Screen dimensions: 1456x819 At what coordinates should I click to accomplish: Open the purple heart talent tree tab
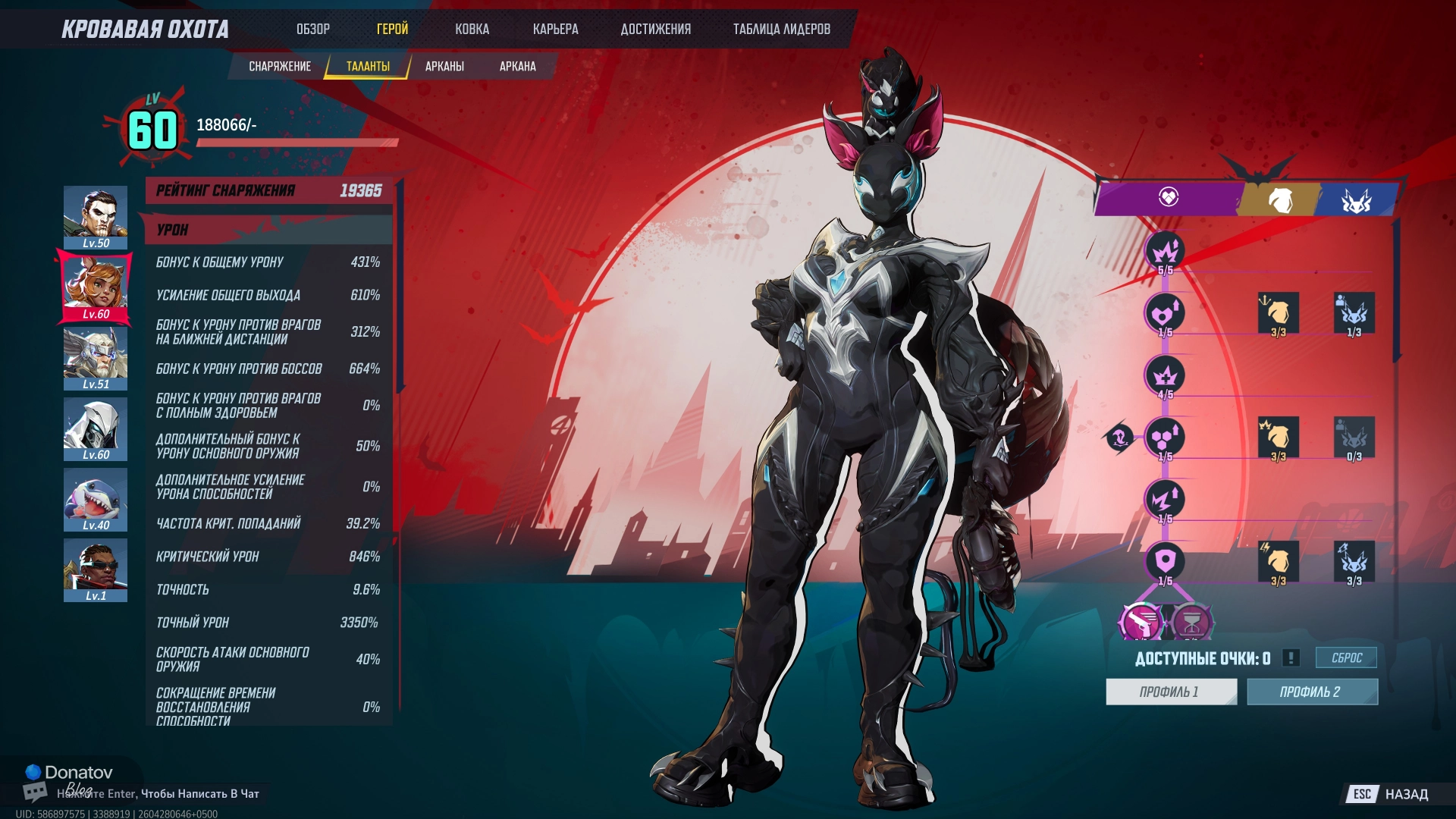[1168, 198]
